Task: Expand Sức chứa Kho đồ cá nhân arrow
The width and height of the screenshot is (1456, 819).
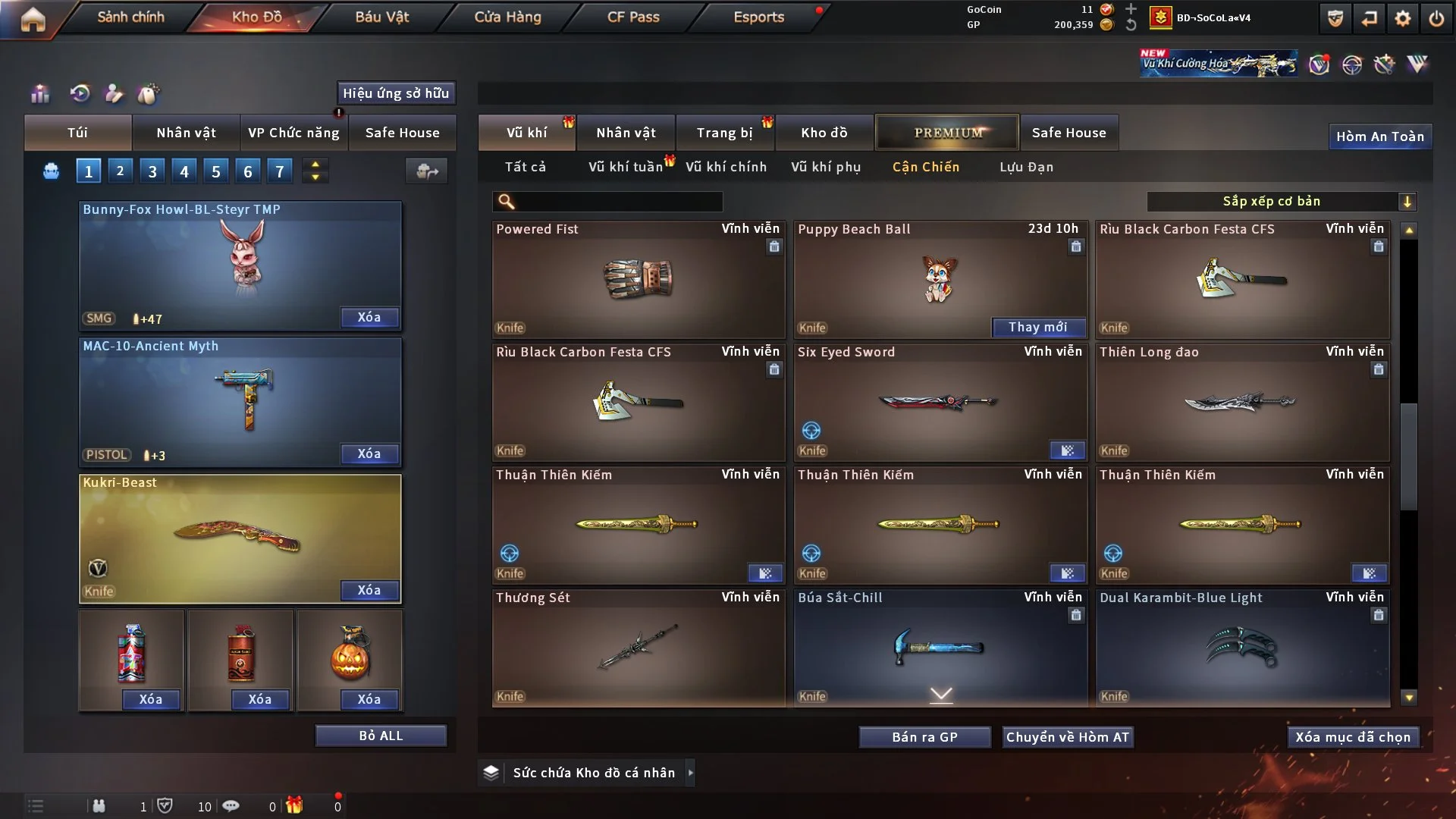Action: click(691, 773)
